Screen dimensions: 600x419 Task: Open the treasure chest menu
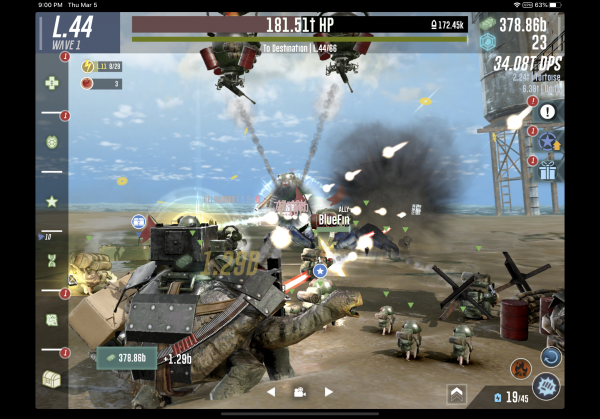point(52,378)
